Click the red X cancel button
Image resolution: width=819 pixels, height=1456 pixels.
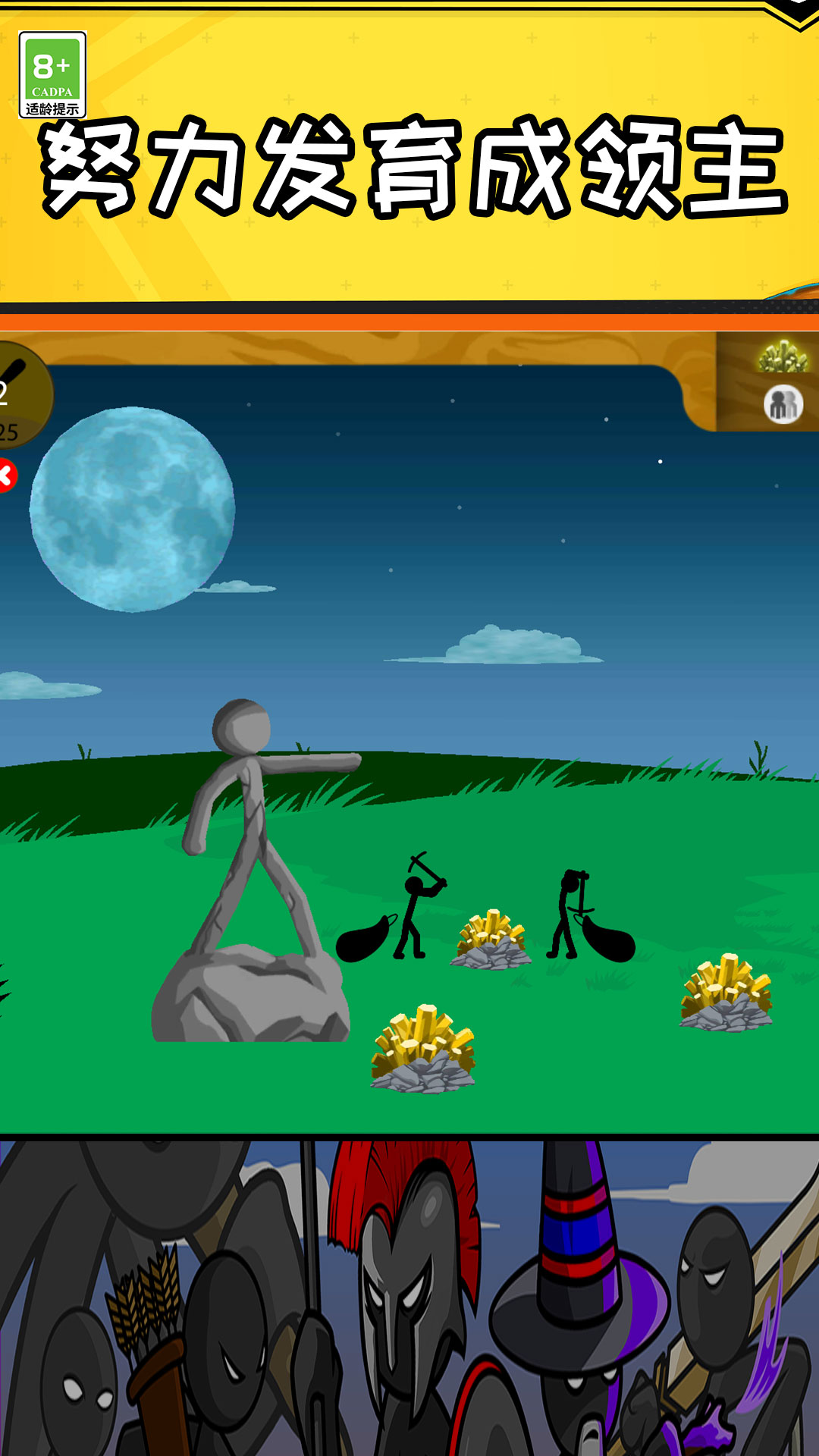tap(6, 476)
